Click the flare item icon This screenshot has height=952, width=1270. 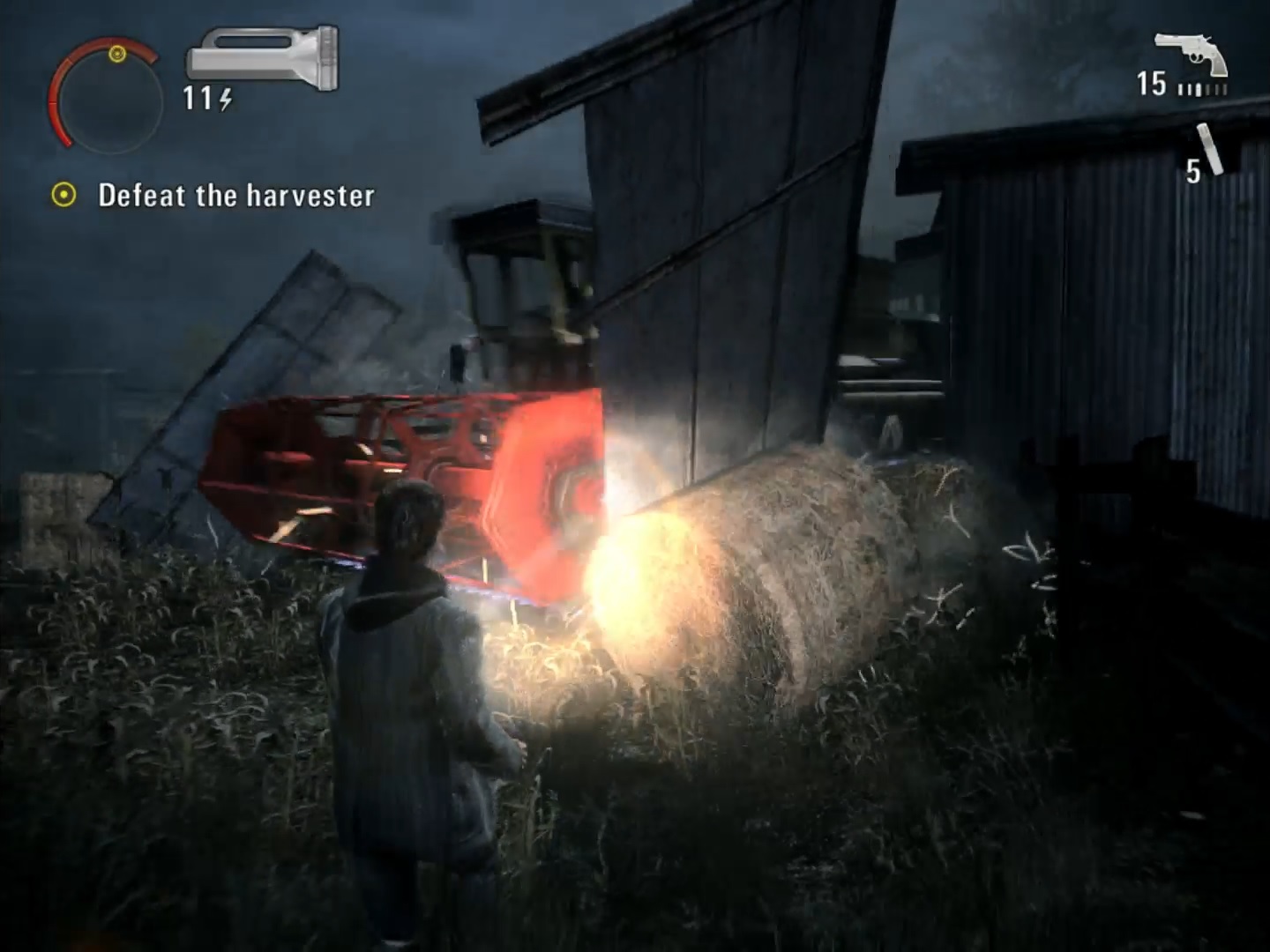pos(1209,150)
